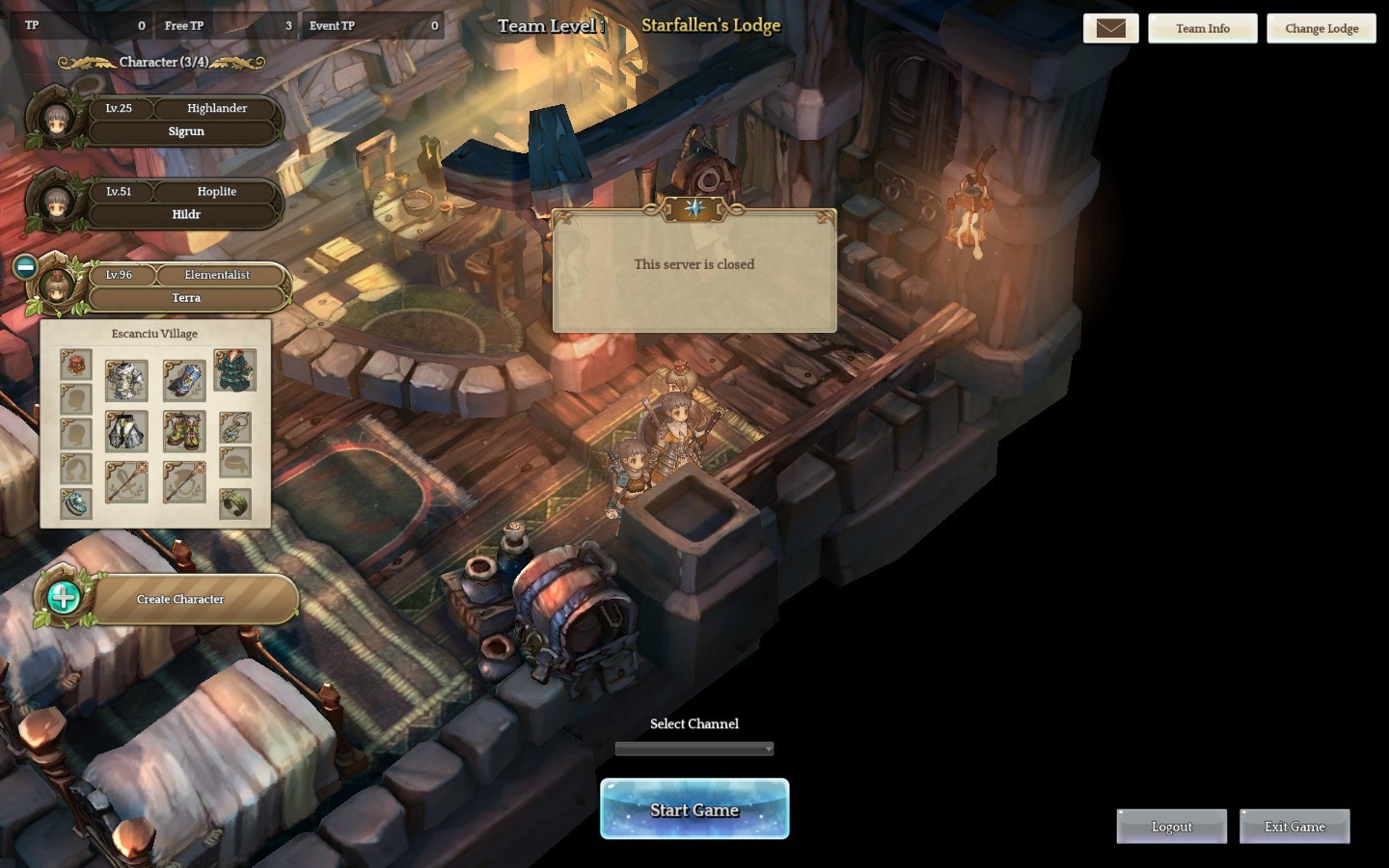Select the red hat headgear slot
Viewport: 1389px width, 868px height.
pyautogui.click(x=76, y=365)
